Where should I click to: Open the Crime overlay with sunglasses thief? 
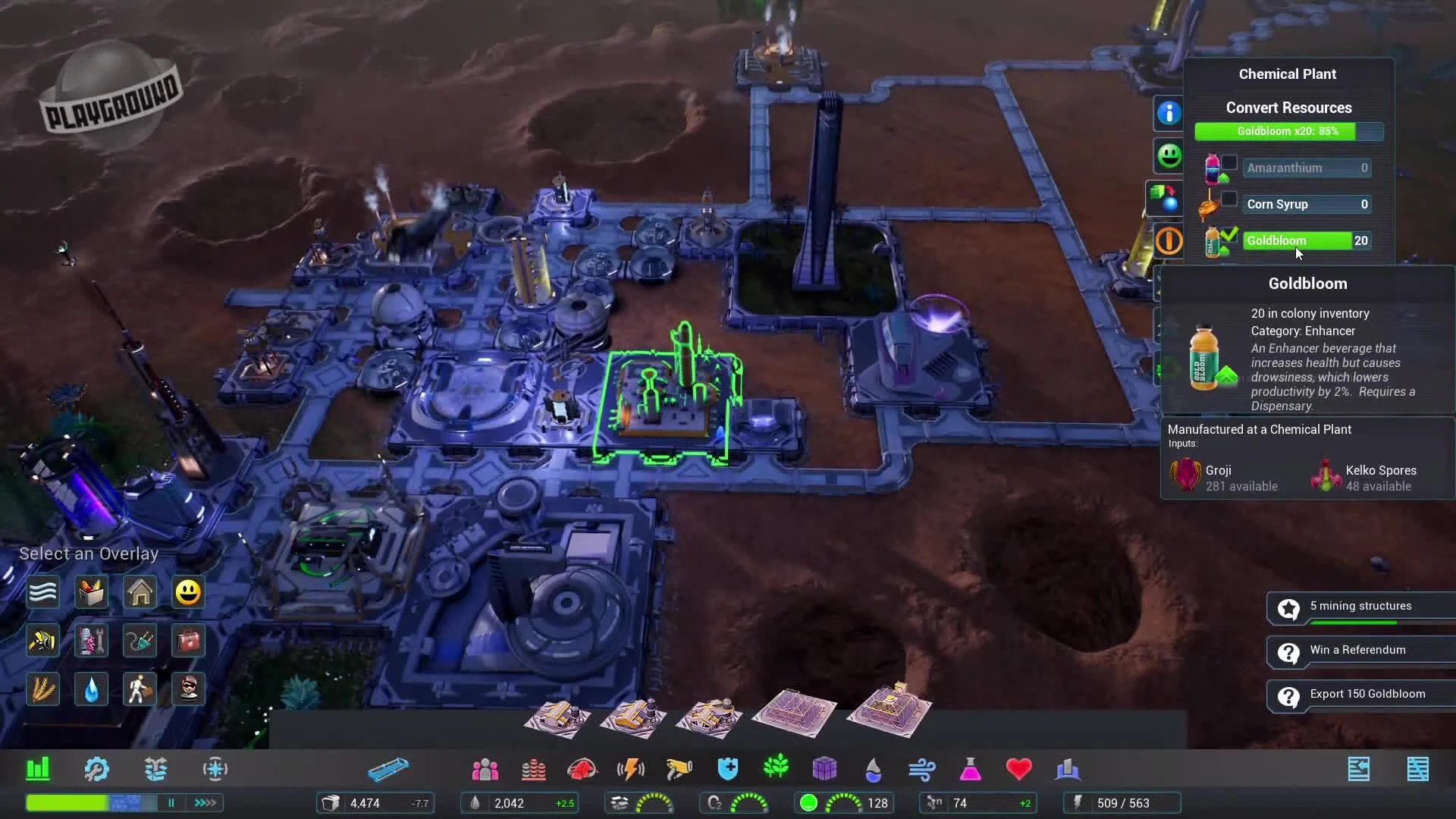[x=187, y=689]
